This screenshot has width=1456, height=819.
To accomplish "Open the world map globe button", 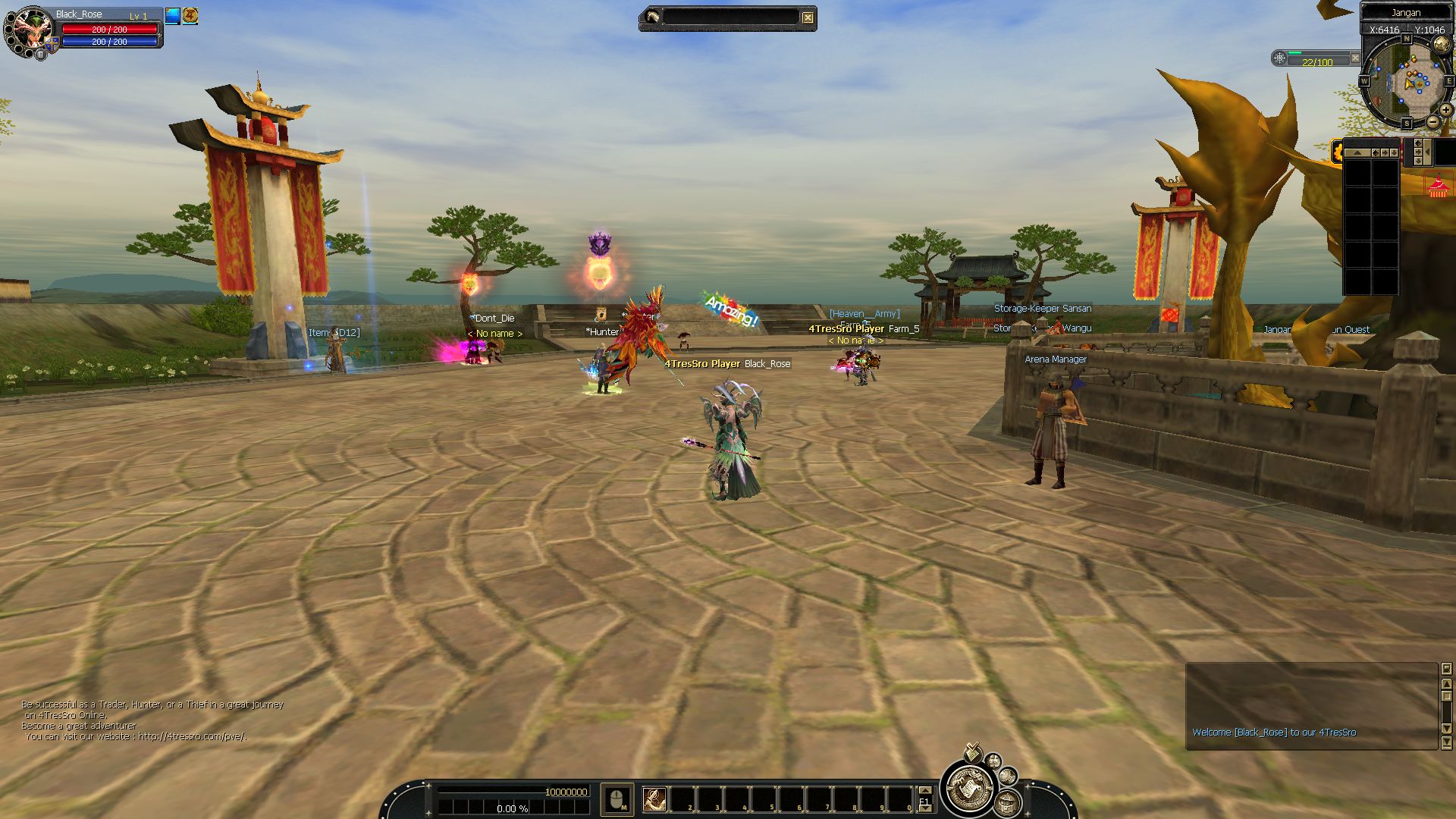I will click(x=1442, y=44).
